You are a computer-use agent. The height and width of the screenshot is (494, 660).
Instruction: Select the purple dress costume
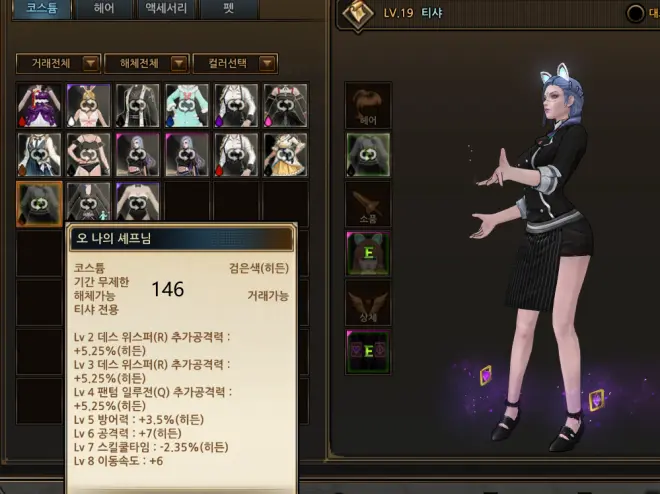(39, 105)
